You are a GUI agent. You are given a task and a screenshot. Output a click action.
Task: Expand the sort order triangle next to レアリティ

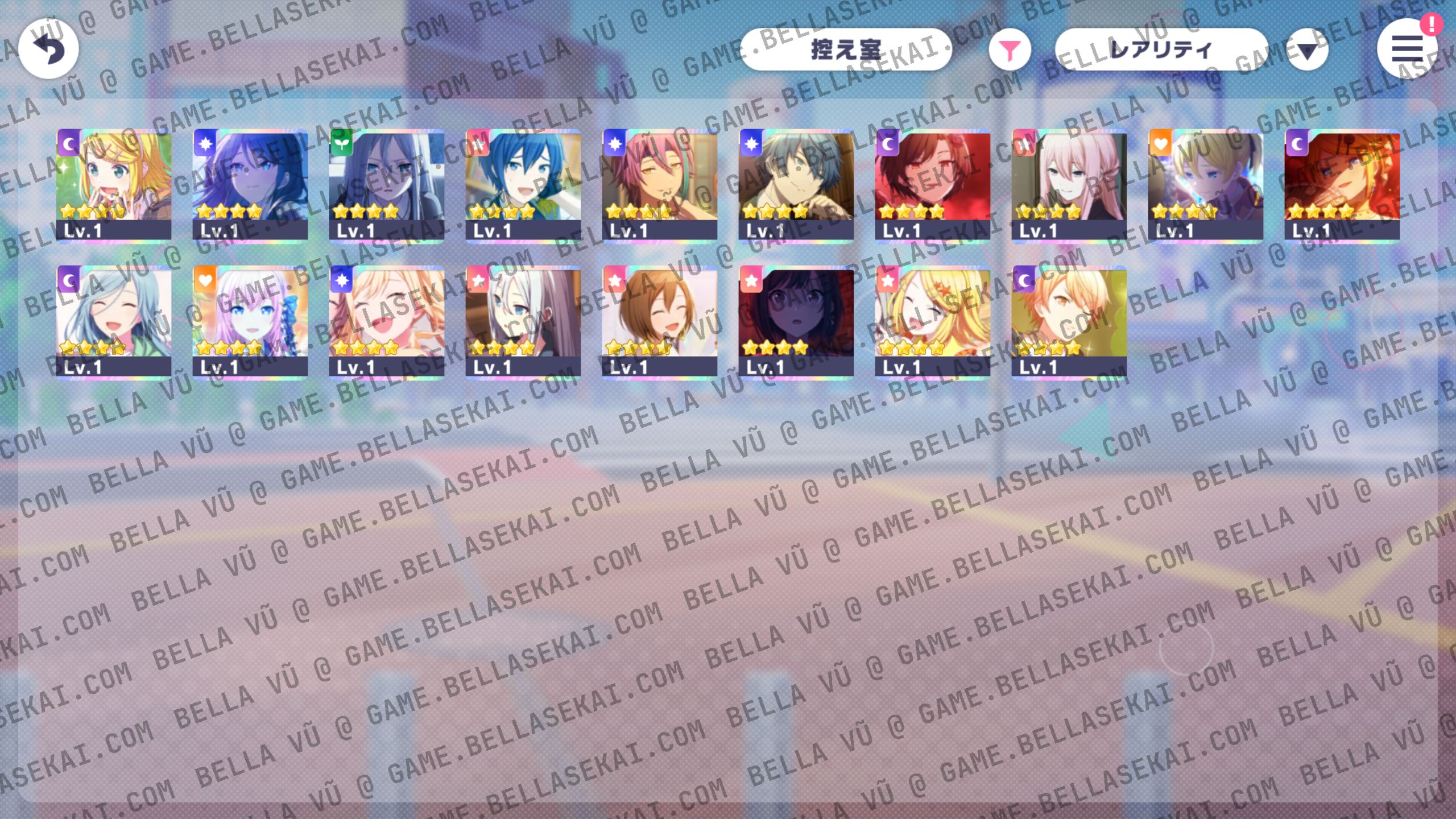tap(1306, 50)
